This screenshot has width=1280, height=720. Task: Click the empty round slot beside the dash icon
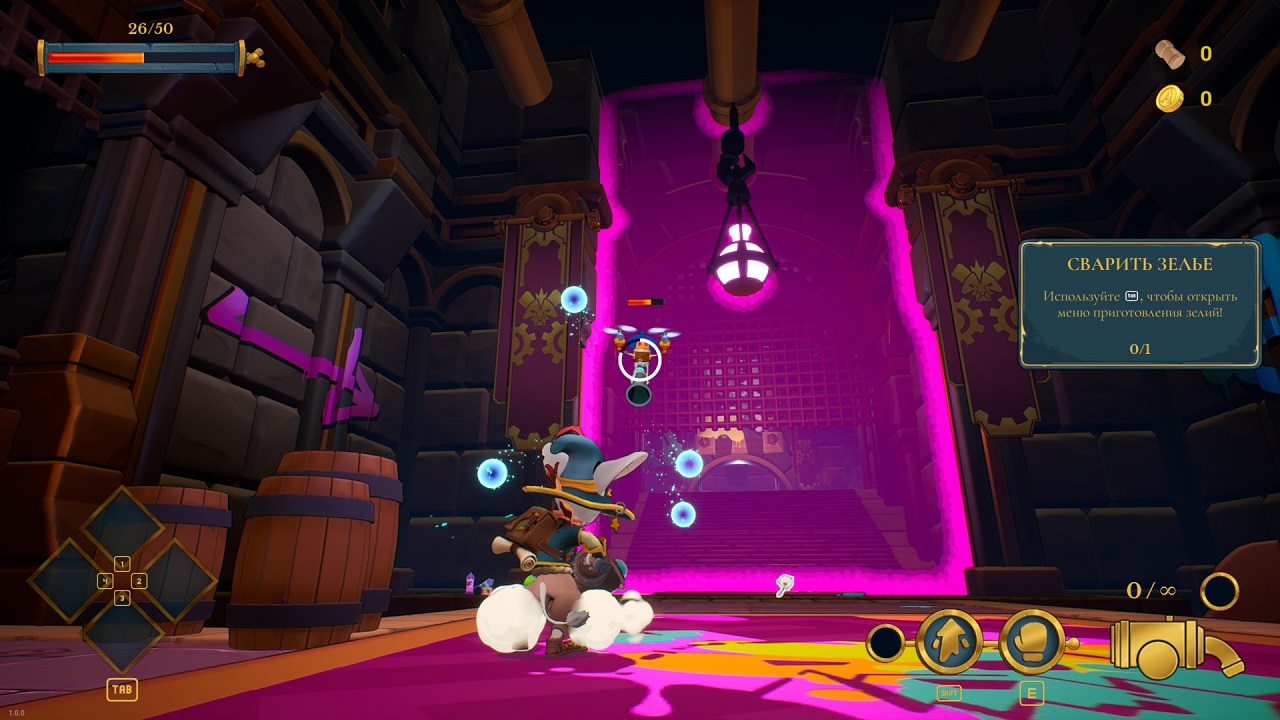[886, 643]
